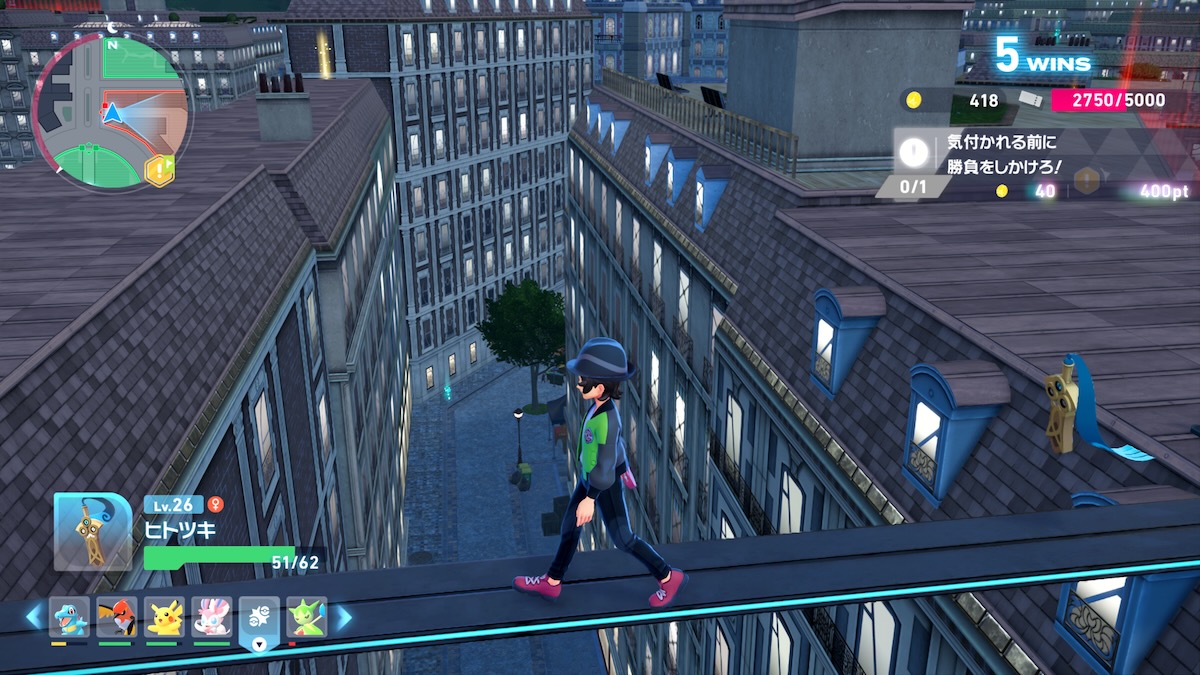Click the left arrow of the party bar
1200x675 pixels.
(34, 617)
